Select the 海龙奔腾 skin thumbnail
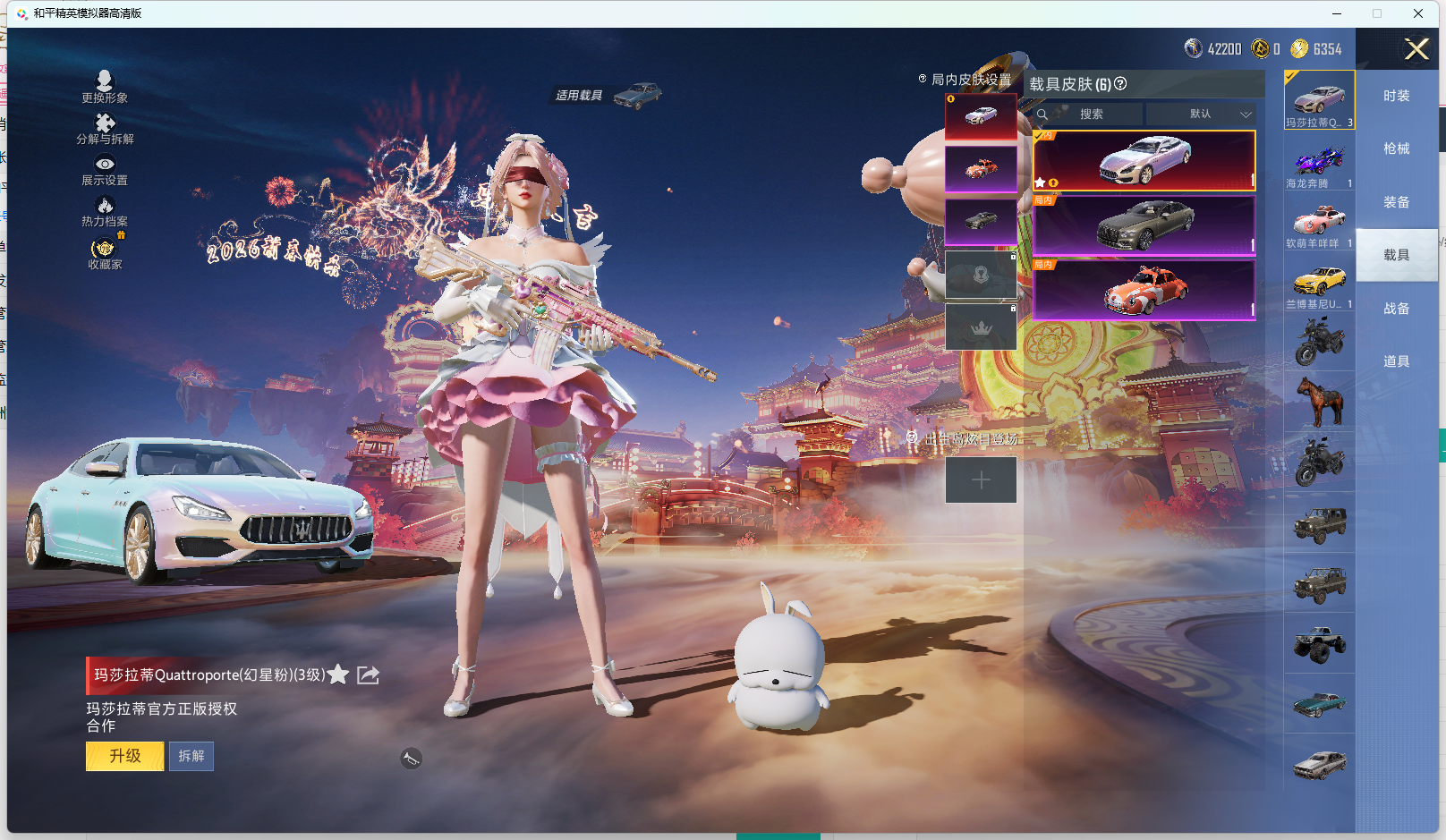Viewport: 1446px width, 840px height. (1319, 162)
